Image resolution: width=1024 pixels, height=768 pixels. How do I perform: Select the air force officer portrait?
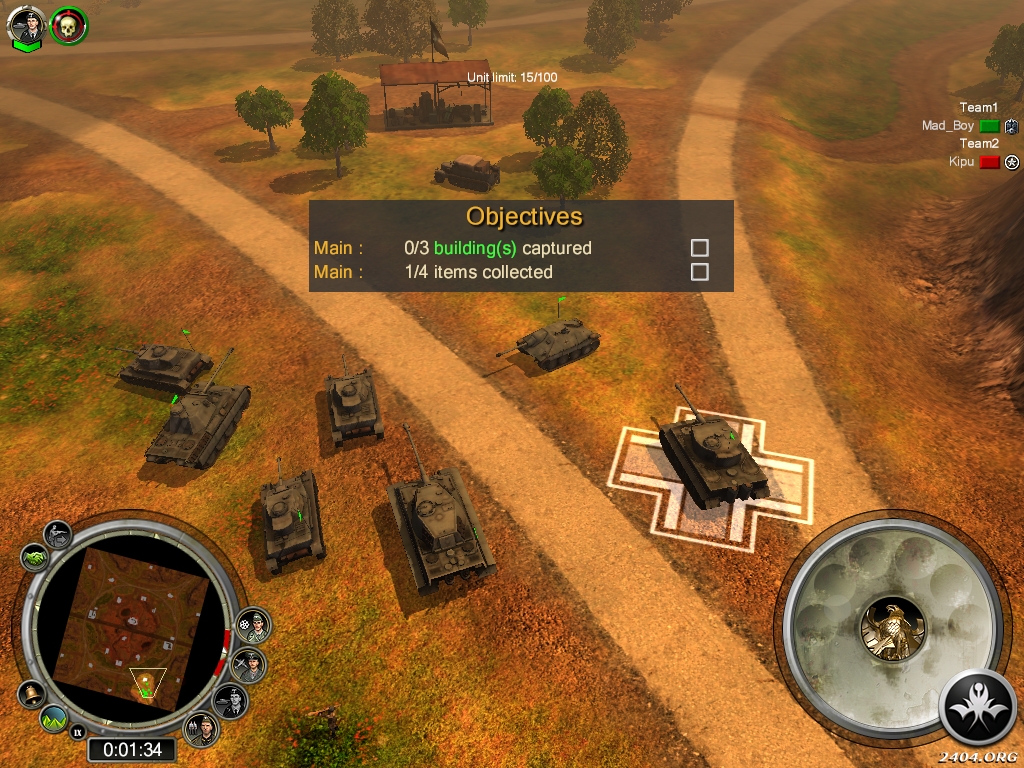click(247, 663)
